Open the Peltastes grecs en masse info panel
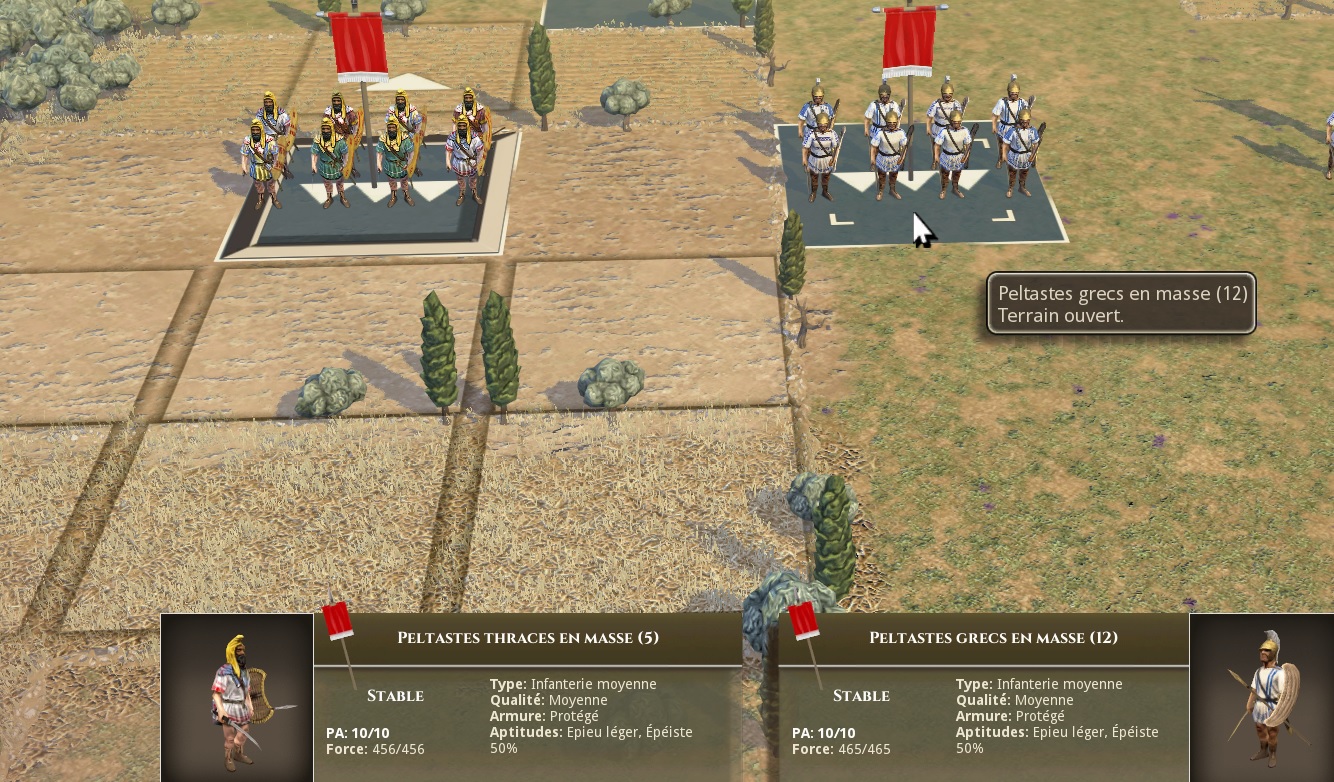 pos(992,638)
